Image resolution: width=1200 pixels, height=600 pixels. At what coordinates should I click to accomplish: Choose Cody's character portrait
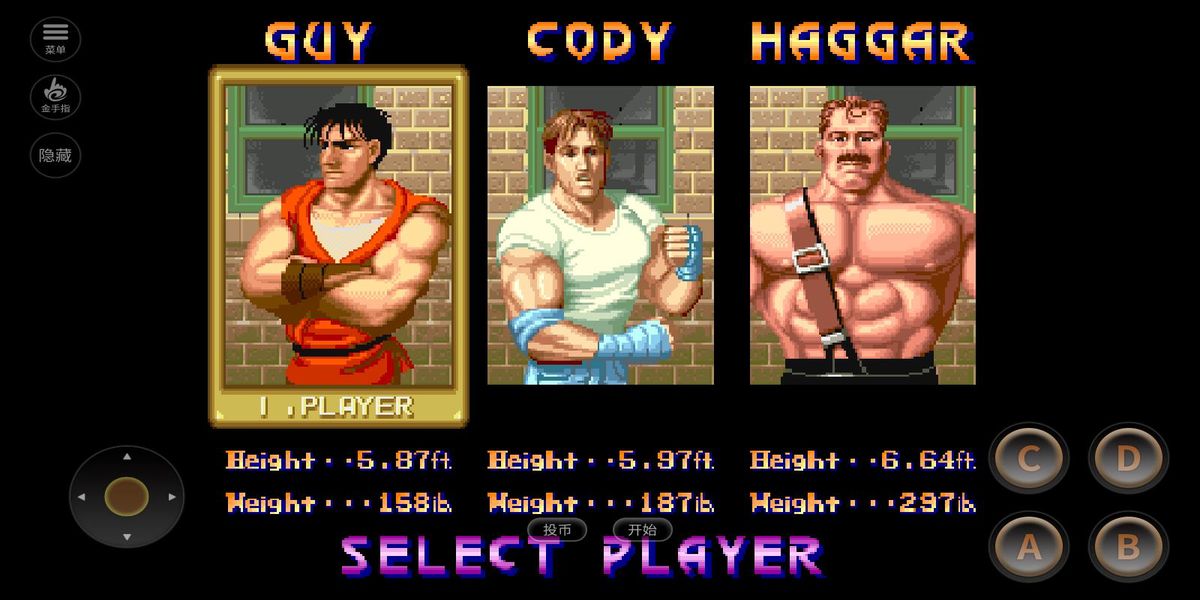click(x=600, y=236)
